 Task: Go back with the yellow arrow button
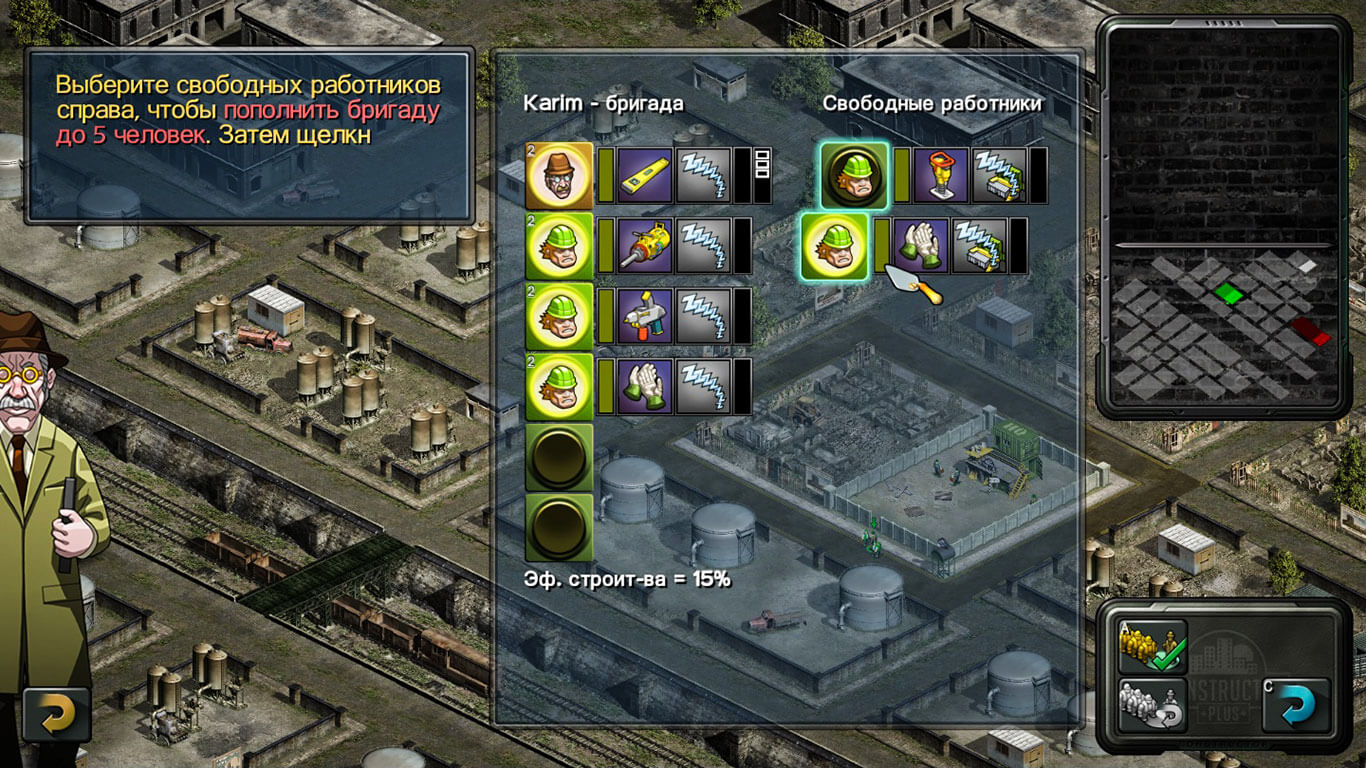[57, 714]
